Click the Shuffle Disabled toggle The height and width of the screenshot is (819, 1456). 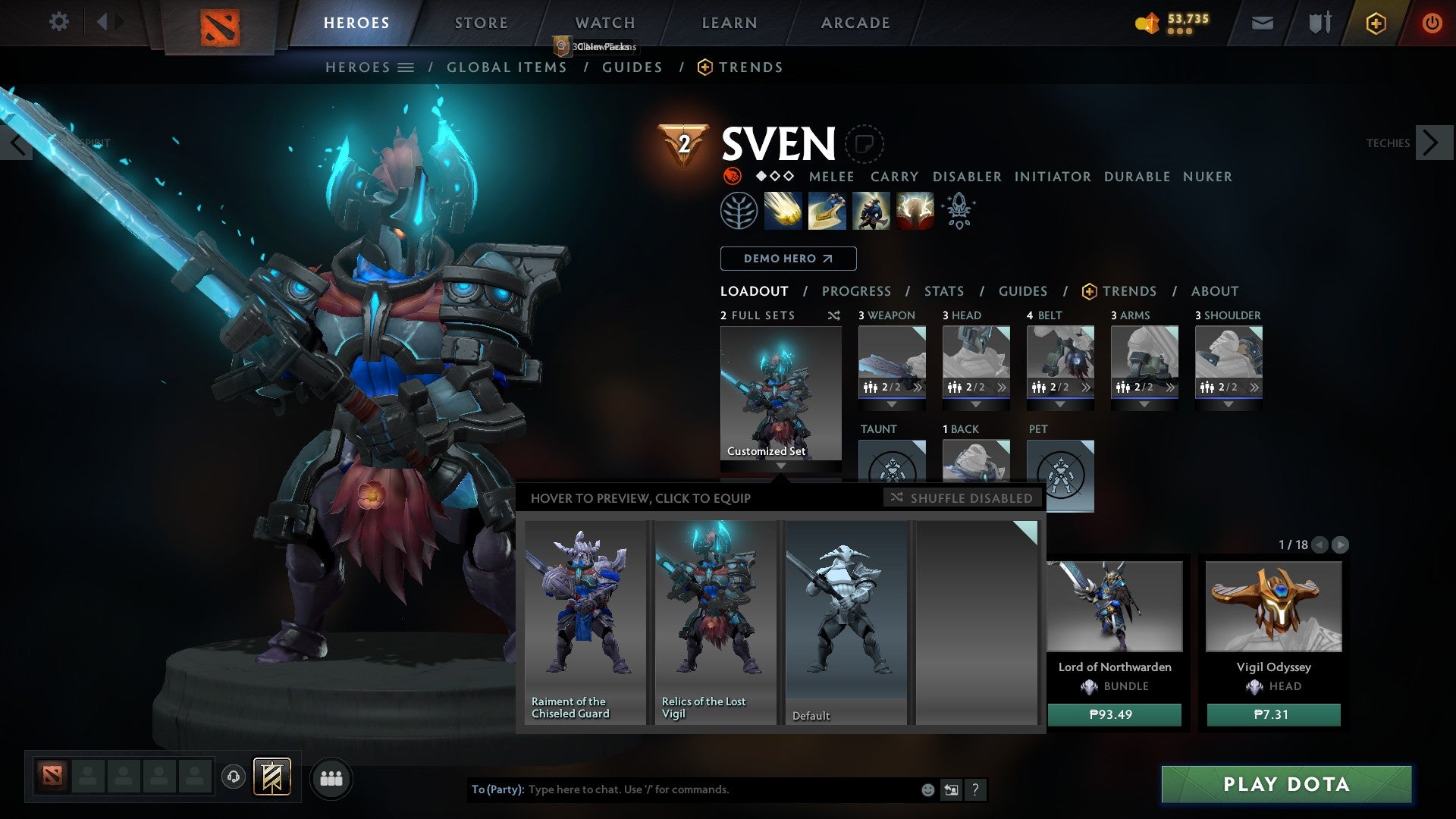962,498
